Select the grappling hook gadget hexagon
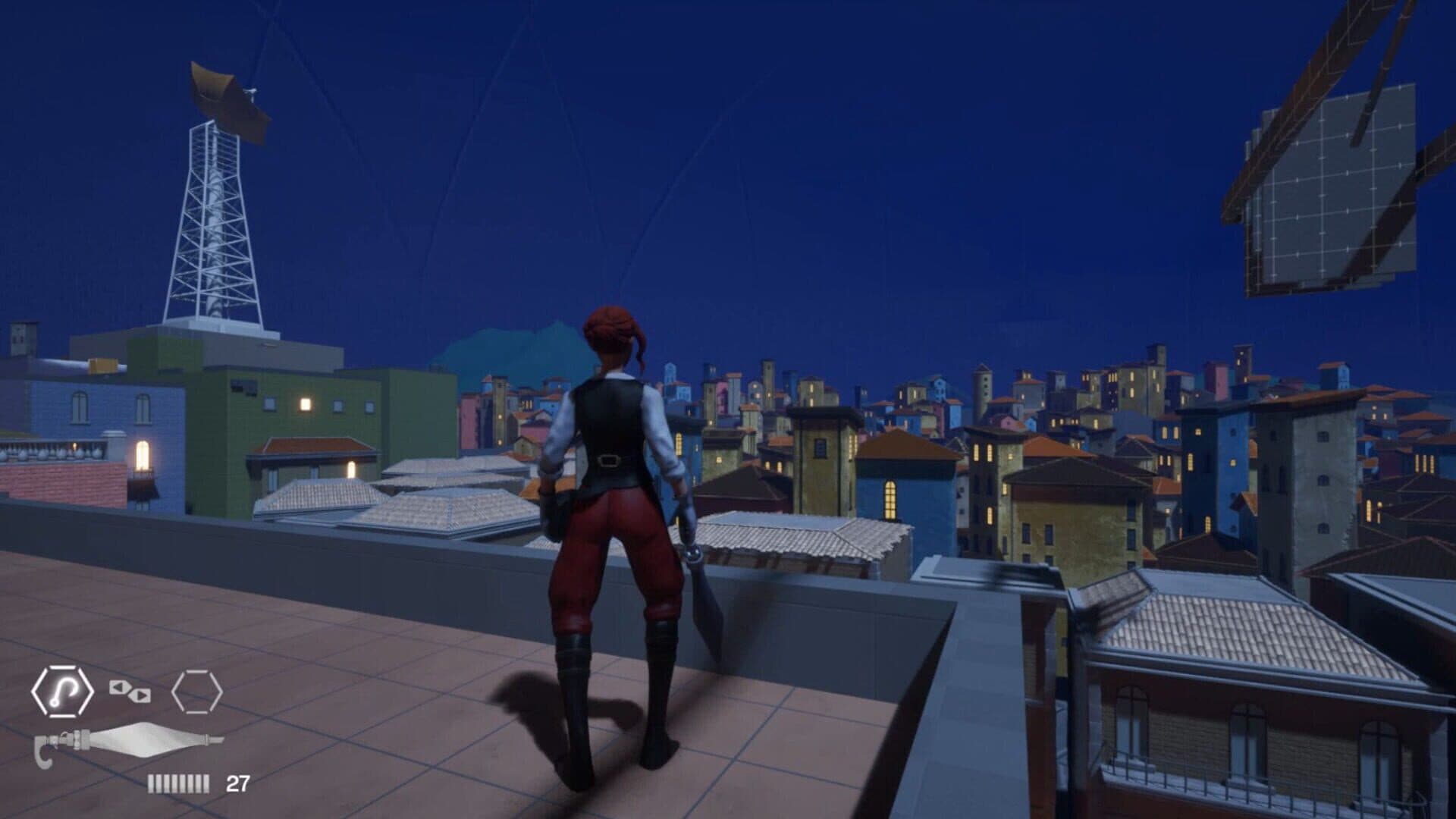Image resolution: width=1456 pixels, height=819 pixels. (x=62, y=691)
